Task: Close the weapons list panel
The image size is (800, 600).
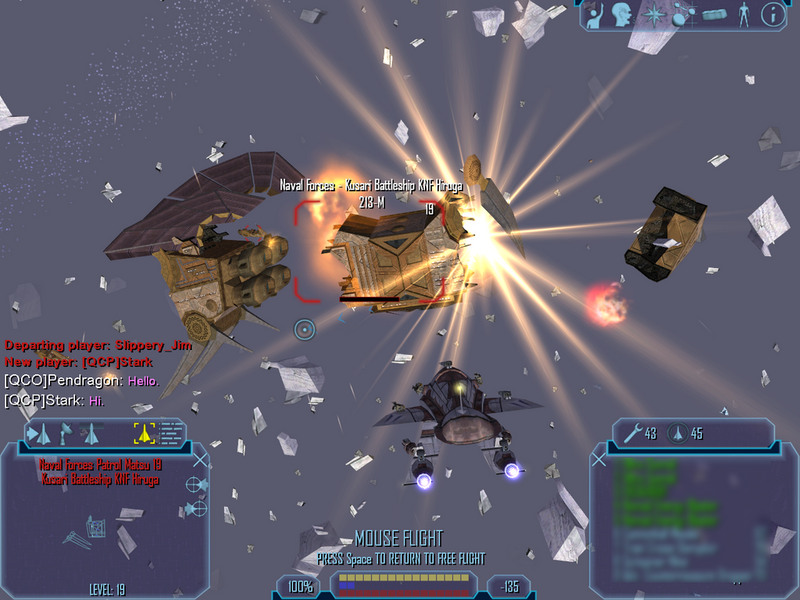Action: click(599, 459)
